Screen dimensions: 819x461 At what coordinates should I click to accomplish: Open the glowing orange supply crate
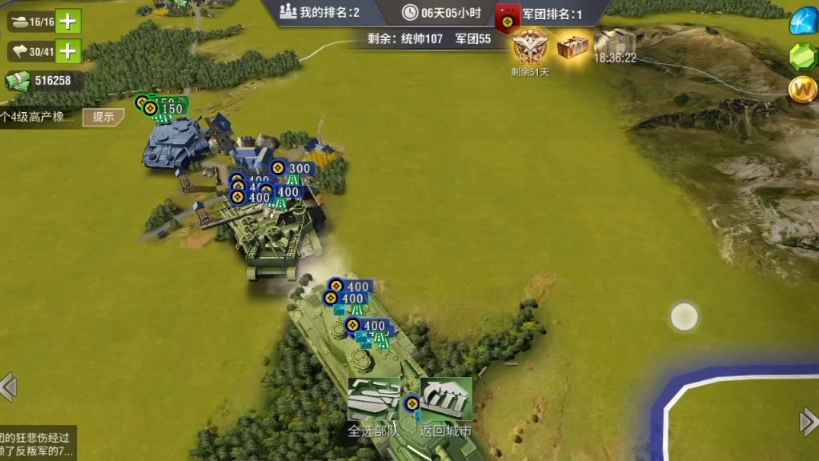coord(573,46)
